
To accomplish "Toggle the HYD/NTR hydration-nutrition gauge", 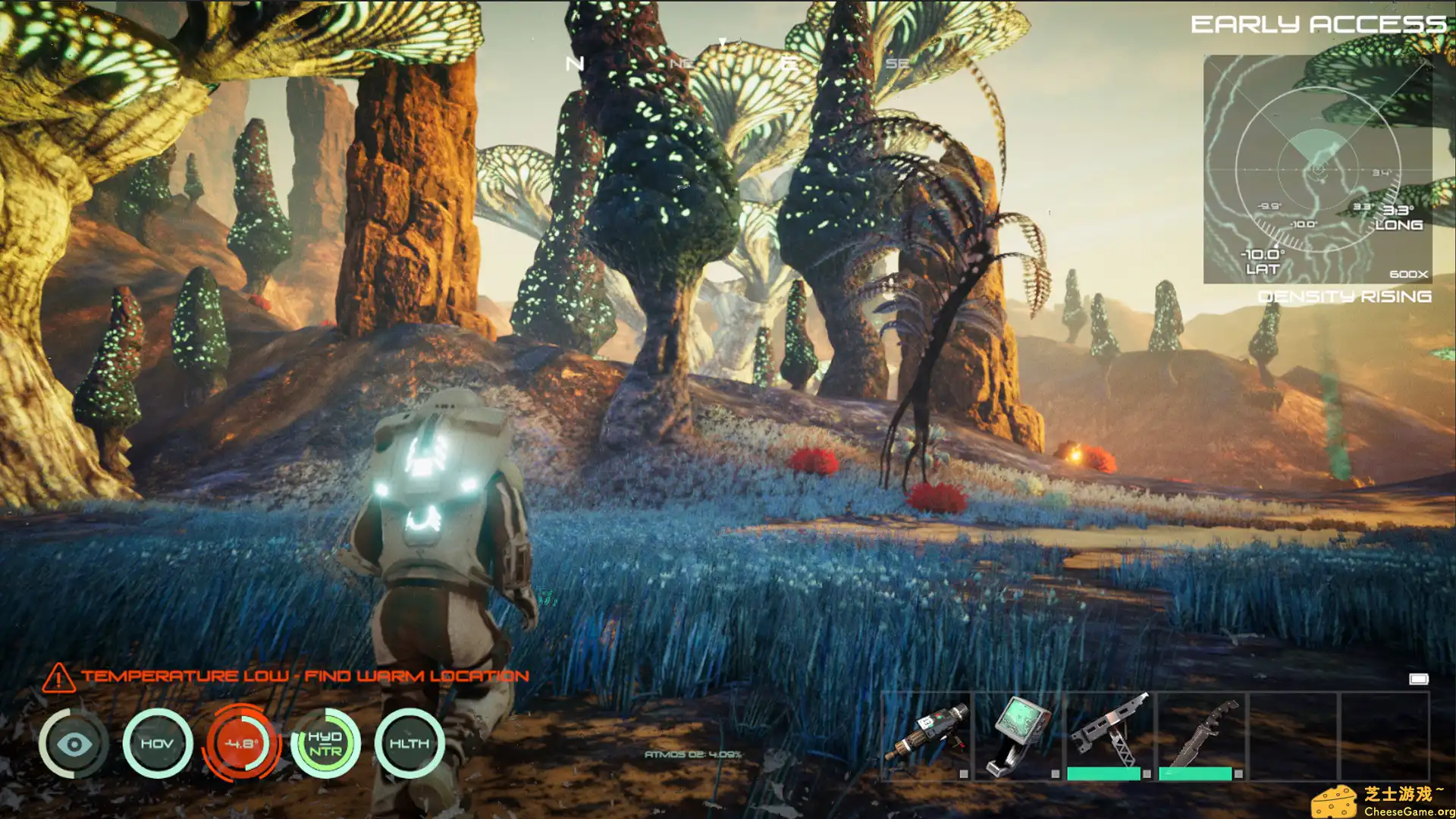I will pyautogui.click(x=324, y=743).
